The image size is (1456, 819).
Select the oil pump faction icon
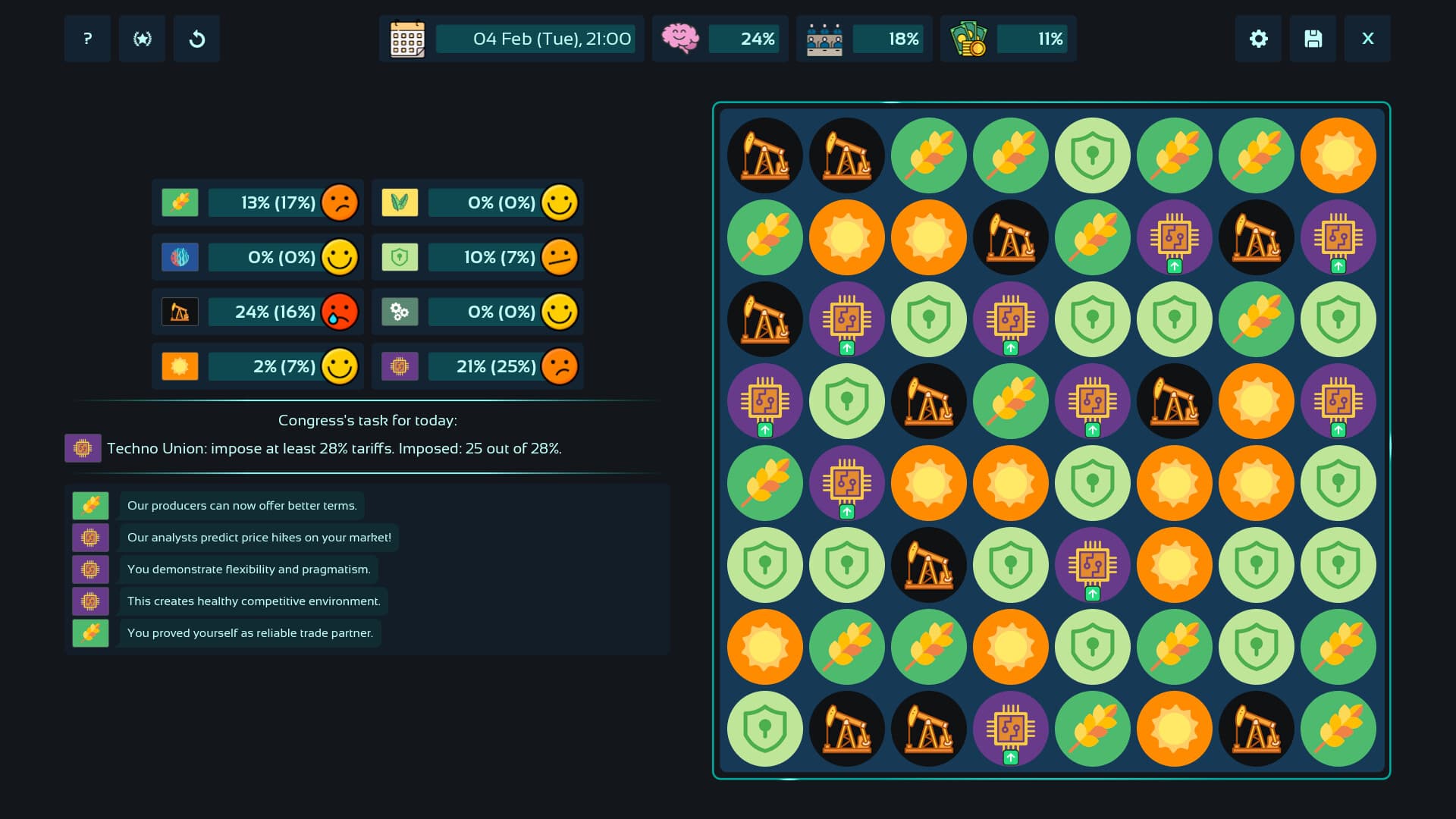click(179, 311)
